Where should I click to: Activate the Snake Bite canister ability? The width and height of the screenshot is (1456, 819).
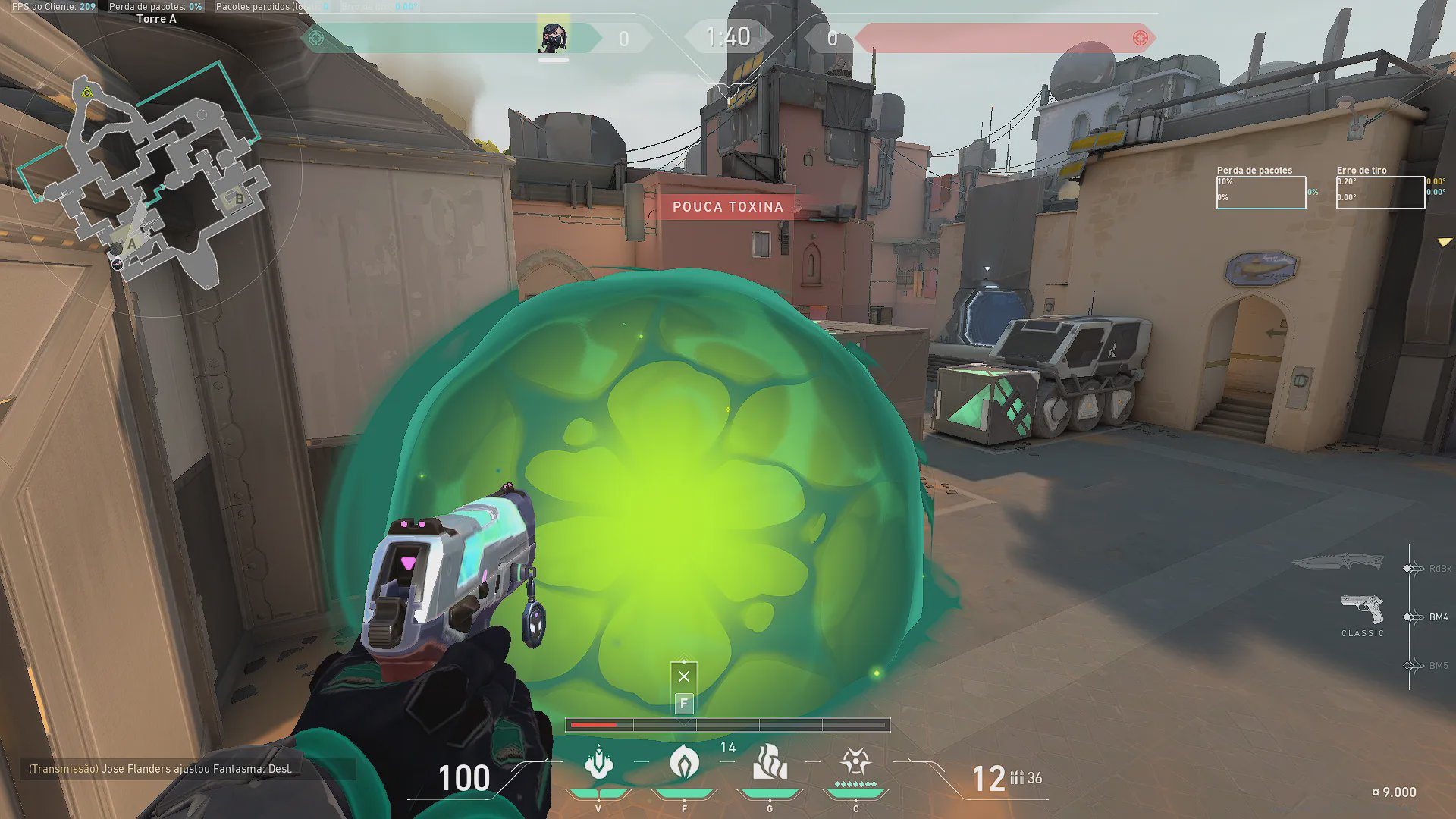tap(598, 763)
